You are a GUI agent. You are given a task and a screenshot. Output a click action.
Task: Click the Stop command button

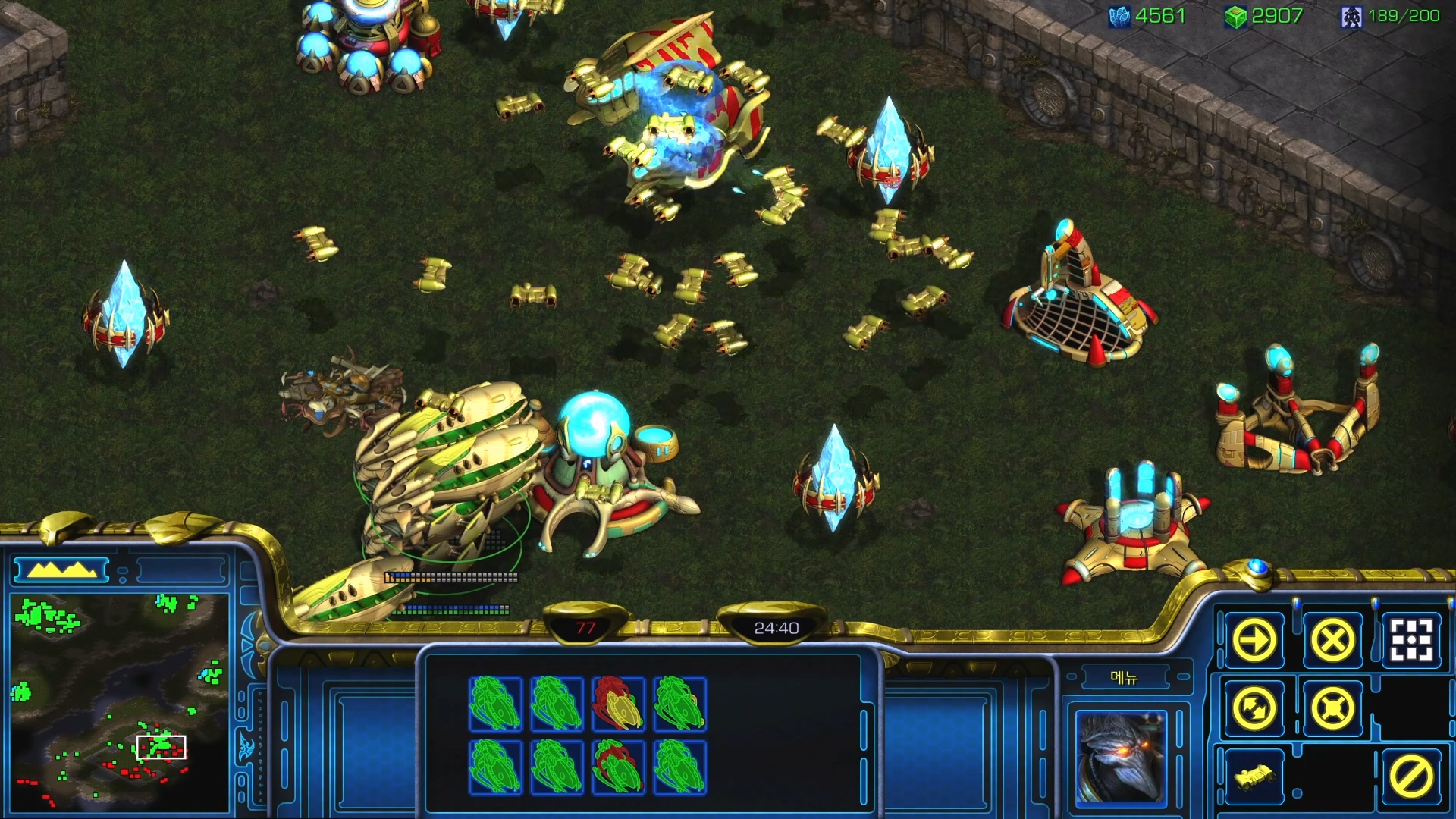(x=1332, y=641)
